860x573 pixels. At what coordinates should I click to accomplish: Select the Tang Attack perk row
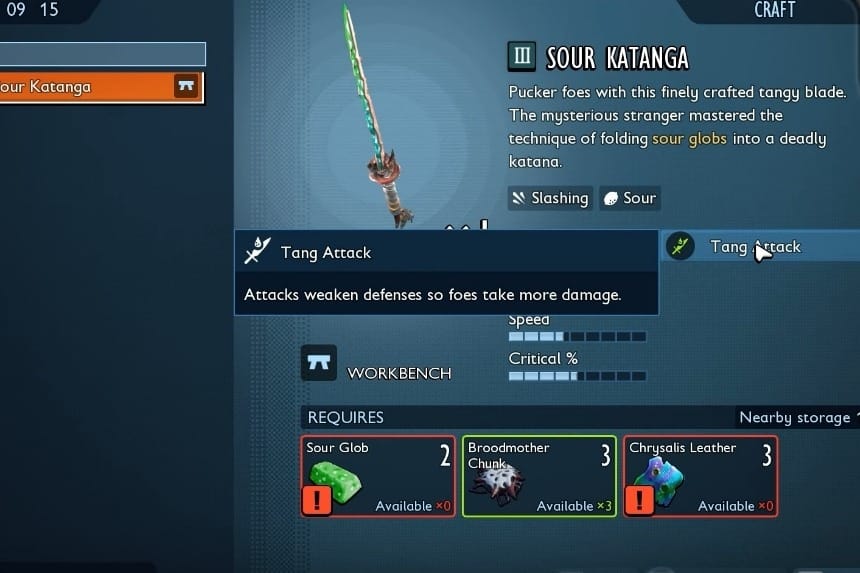[760, 247]
